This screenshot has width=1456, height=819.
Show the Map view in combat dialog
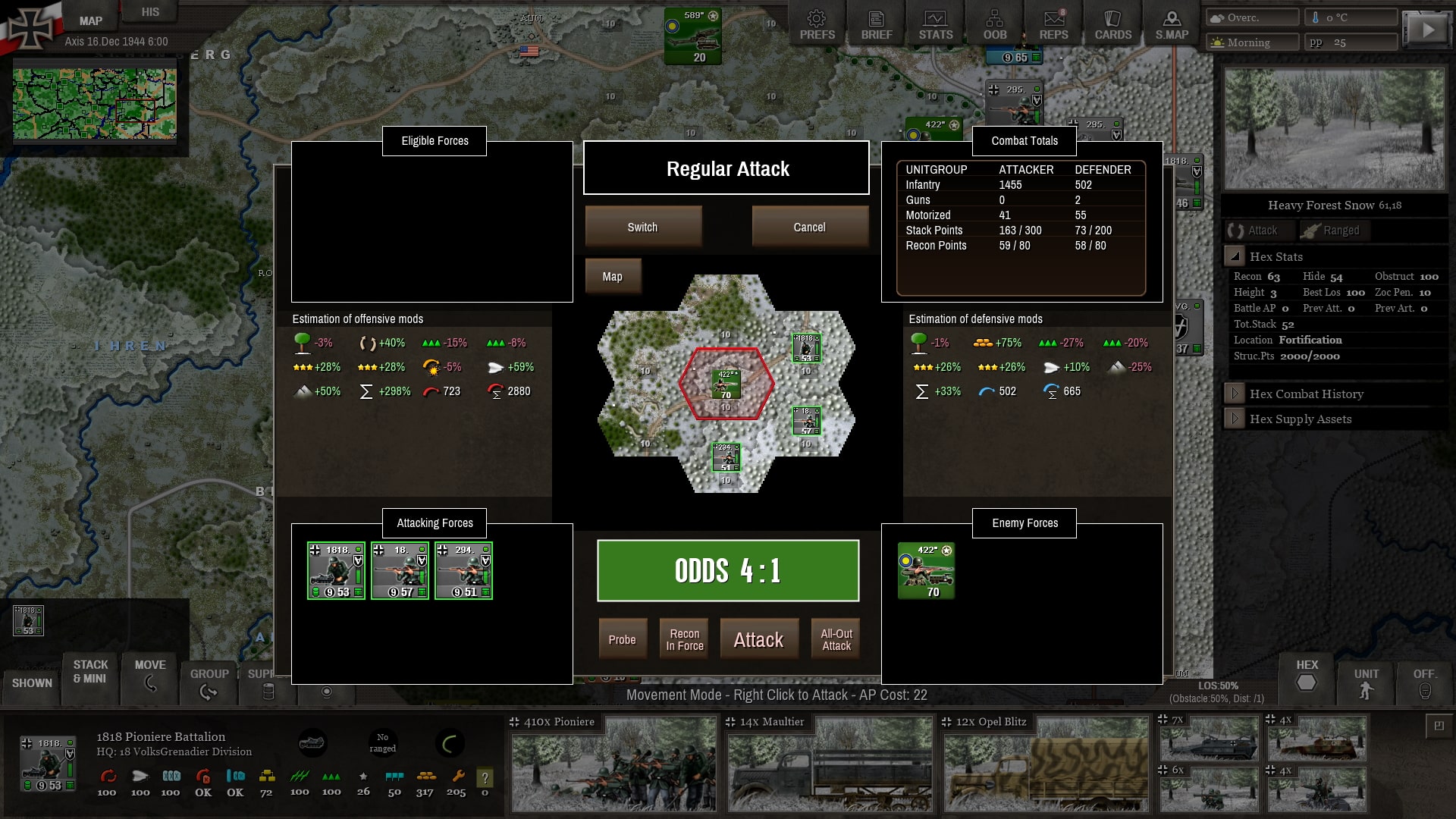612,277
